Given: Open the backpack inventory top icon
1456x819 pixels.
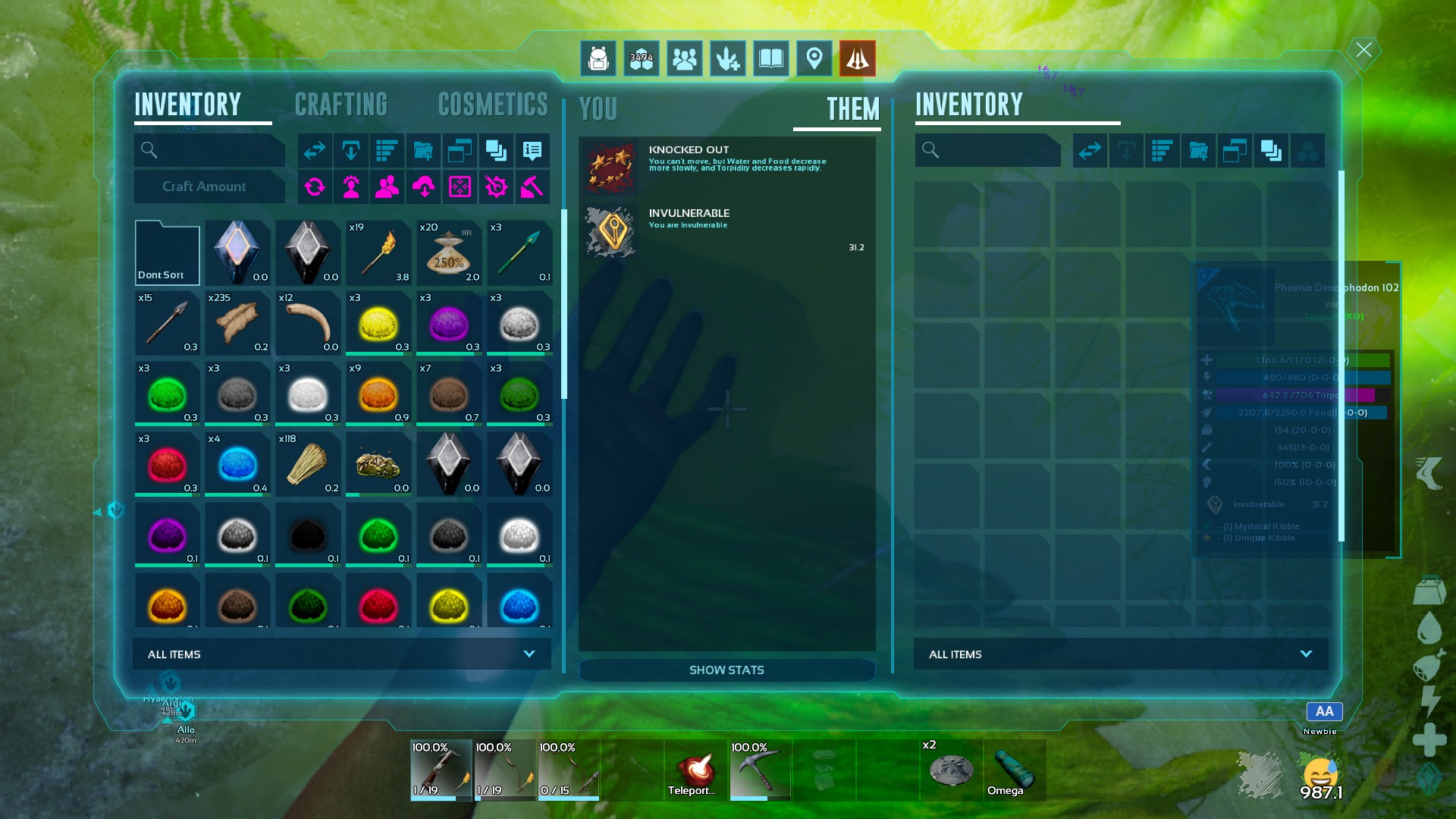Looking at the screenshot, I should click(x=598, y=58).
